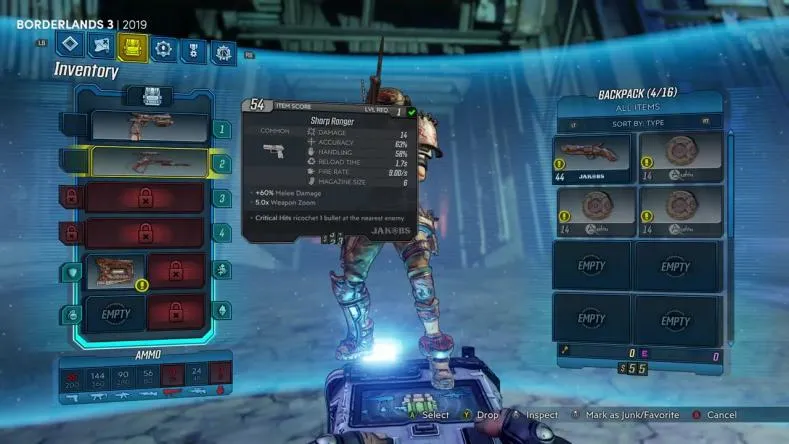The height and width of the screenshot is (444, 789).
Task: Change the backpack Sort By: Type option
Action: (x=640, y=123)
